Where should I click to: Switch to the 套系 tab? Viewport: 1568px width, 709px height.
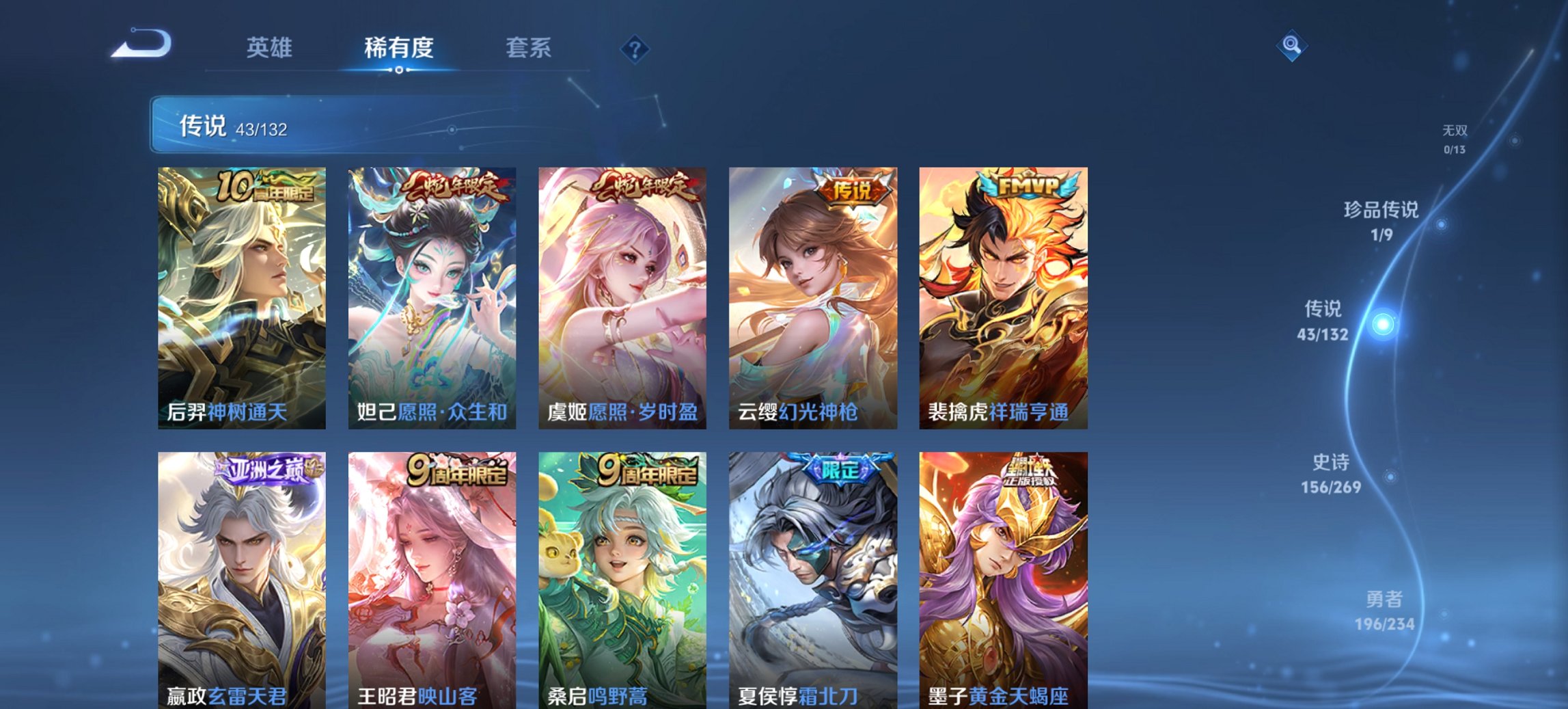coord(529,48)
